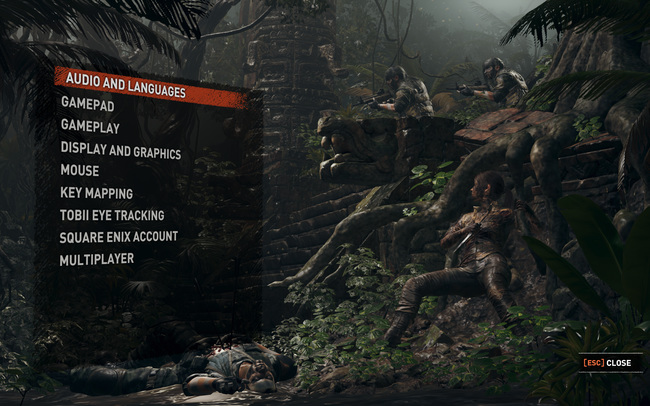Close the options menu
650x406 pixels.
607,363
